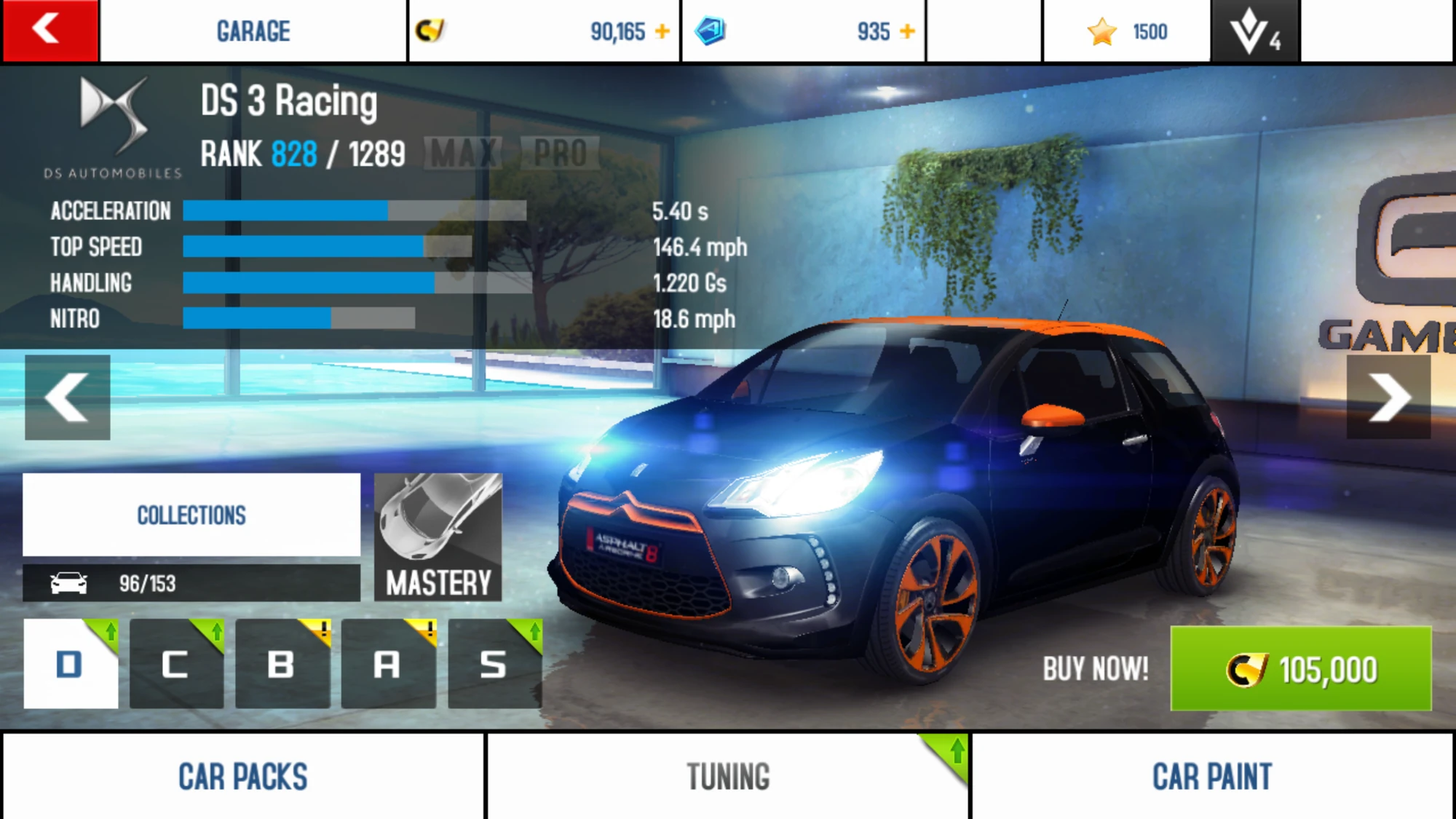The height and width of the screenshot is (819, 1456).
Task: Browse to the next car with right arrow
Action: pyautogui.click(x=1389, y=397)
